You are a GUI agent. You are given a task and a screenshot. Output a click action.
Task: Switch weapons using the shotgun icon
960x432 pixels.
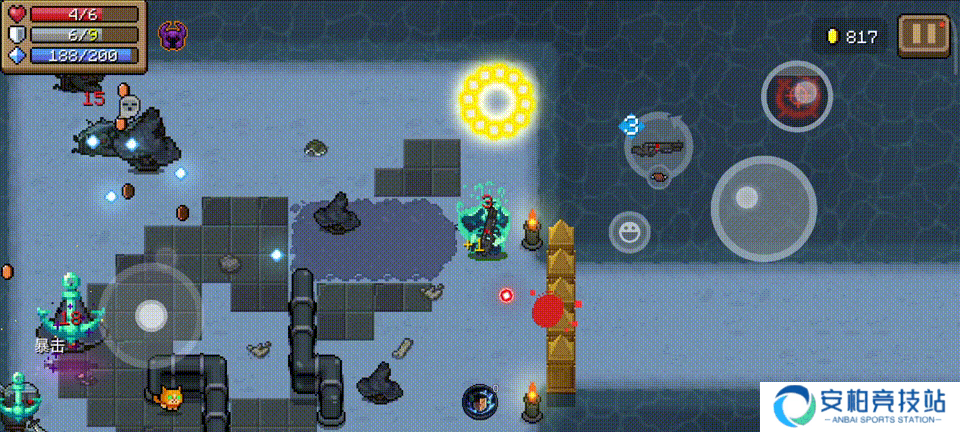pos(658,148)
